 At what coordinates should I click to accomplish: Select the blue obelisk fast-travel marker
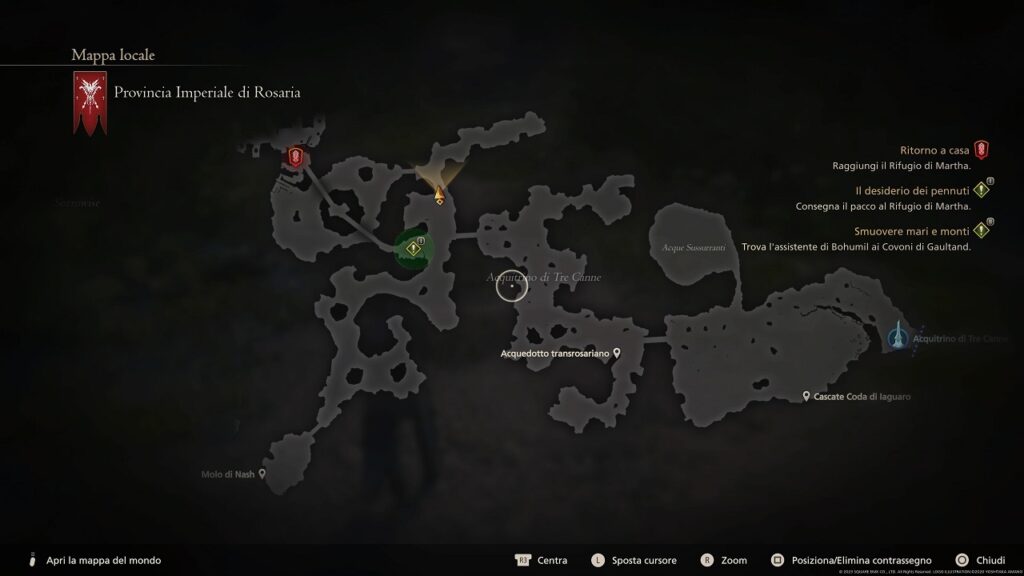(x=899, y=335)
